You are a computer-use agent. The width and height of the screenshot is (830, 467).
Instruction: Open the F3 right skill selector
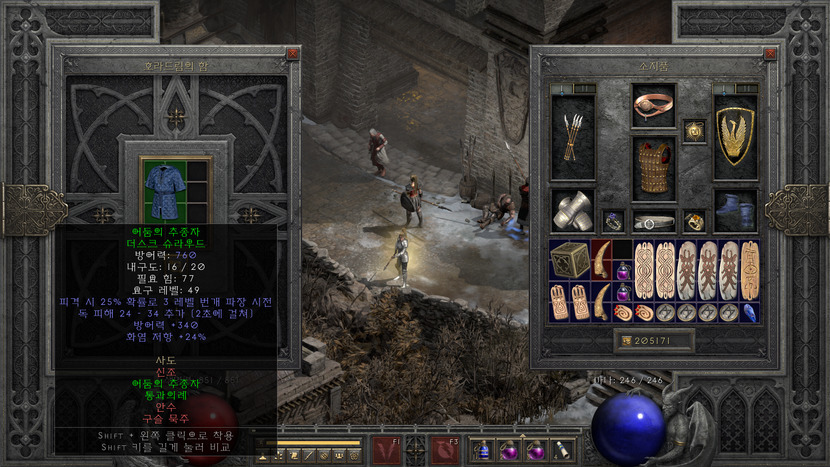445,450
